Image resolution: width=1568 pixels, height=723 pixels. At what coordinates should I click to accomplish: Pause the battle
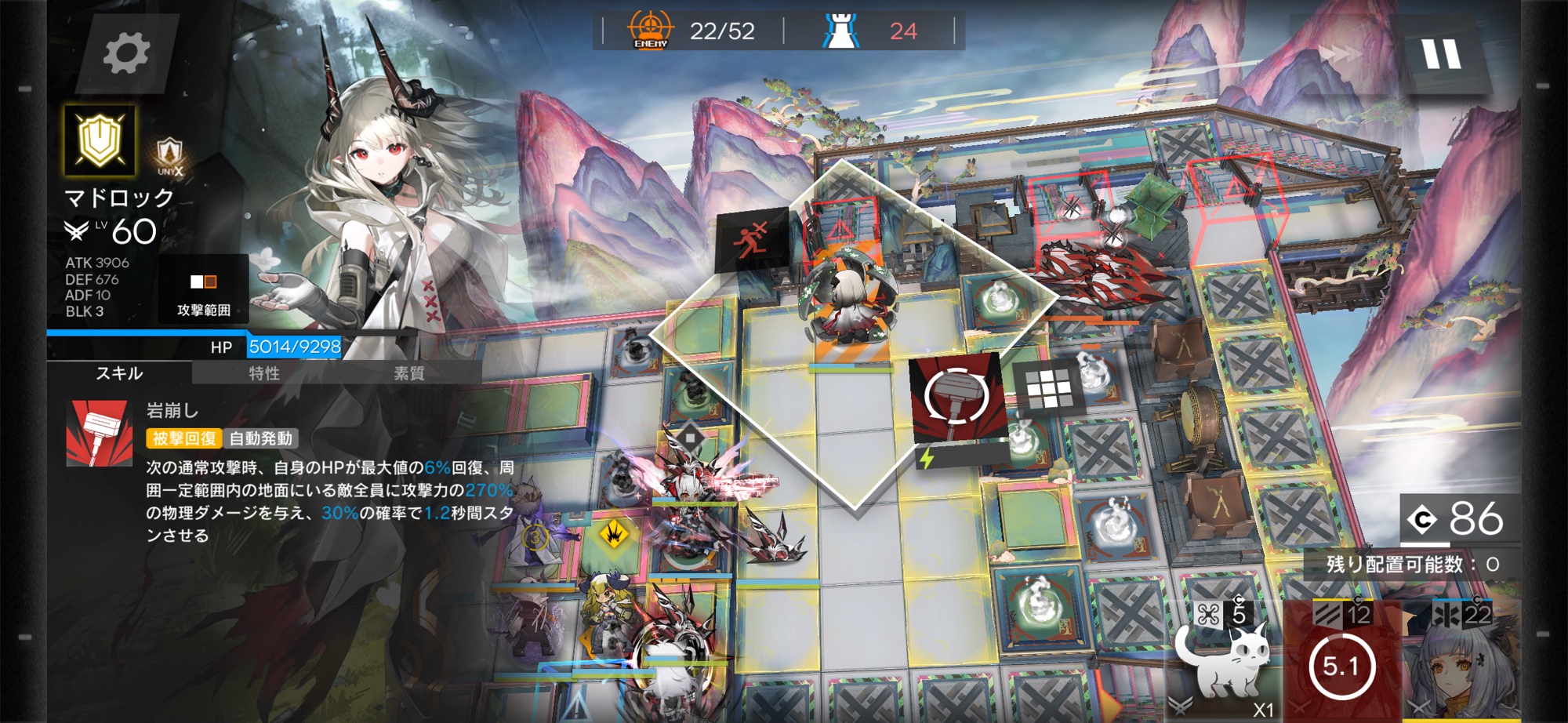click(x=1442, y=55)
